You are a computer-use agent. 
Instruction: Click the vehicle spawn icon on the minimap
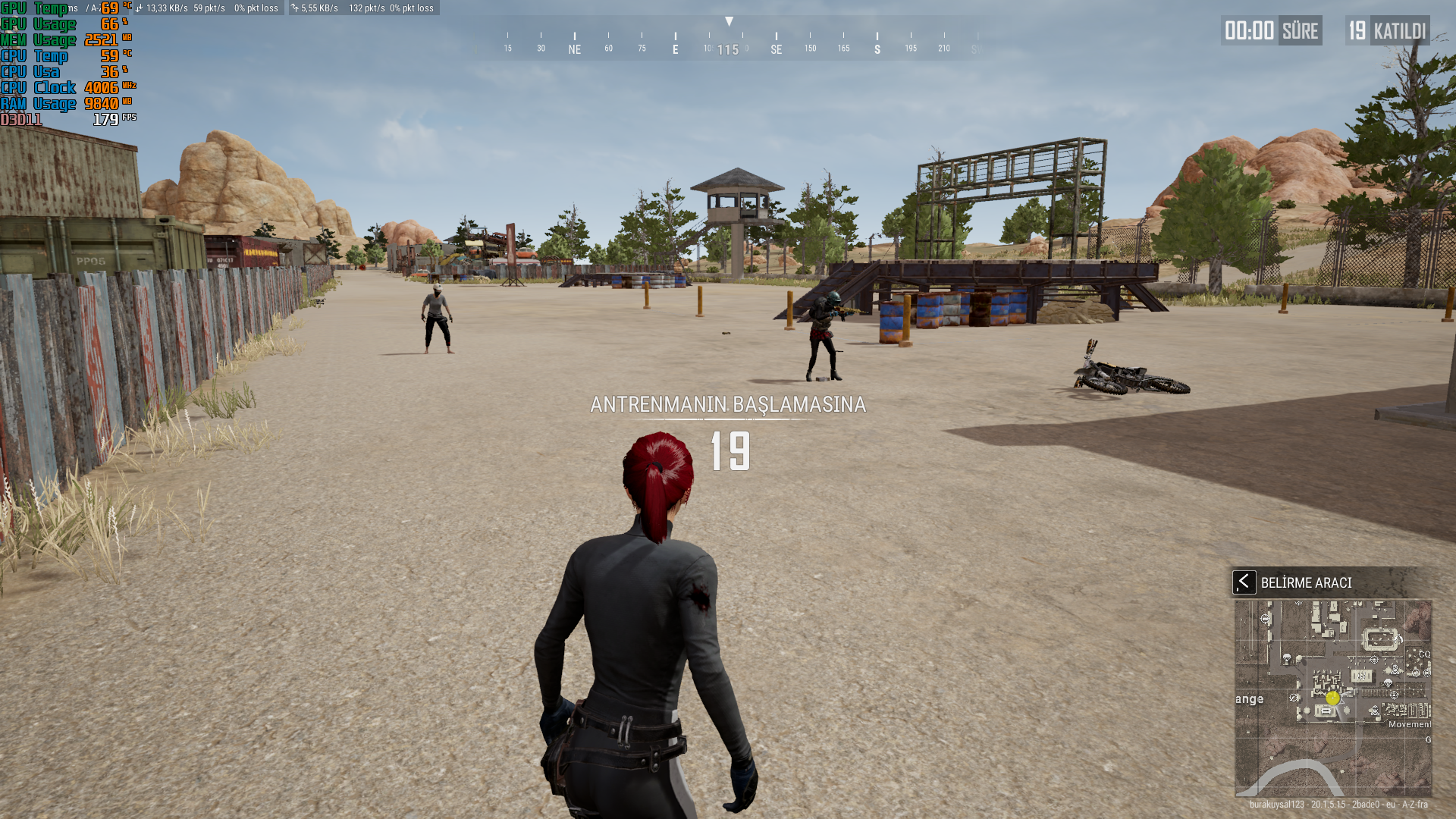click(1266, 619)
